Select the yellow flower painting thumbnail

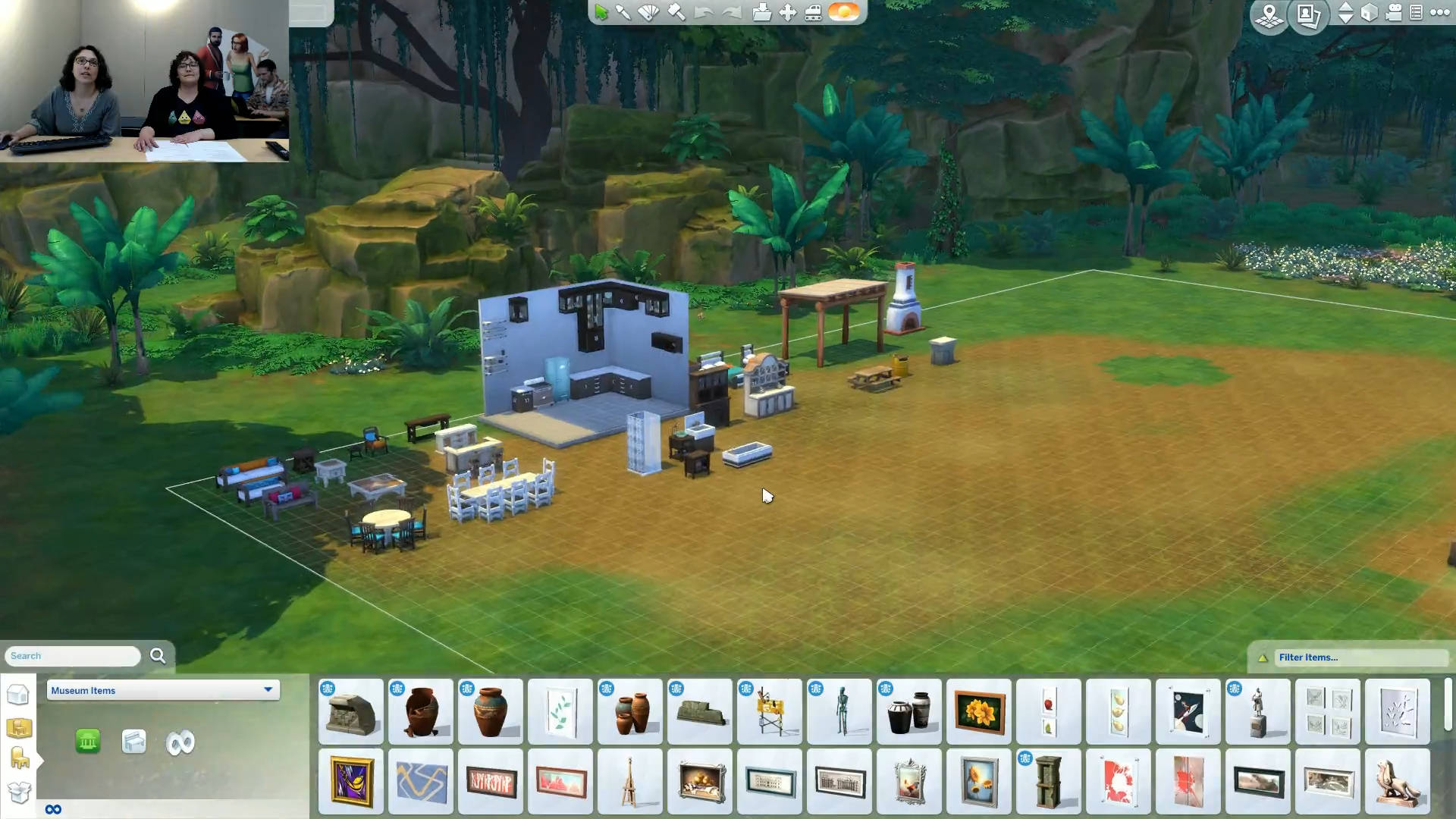pos(978,712)
